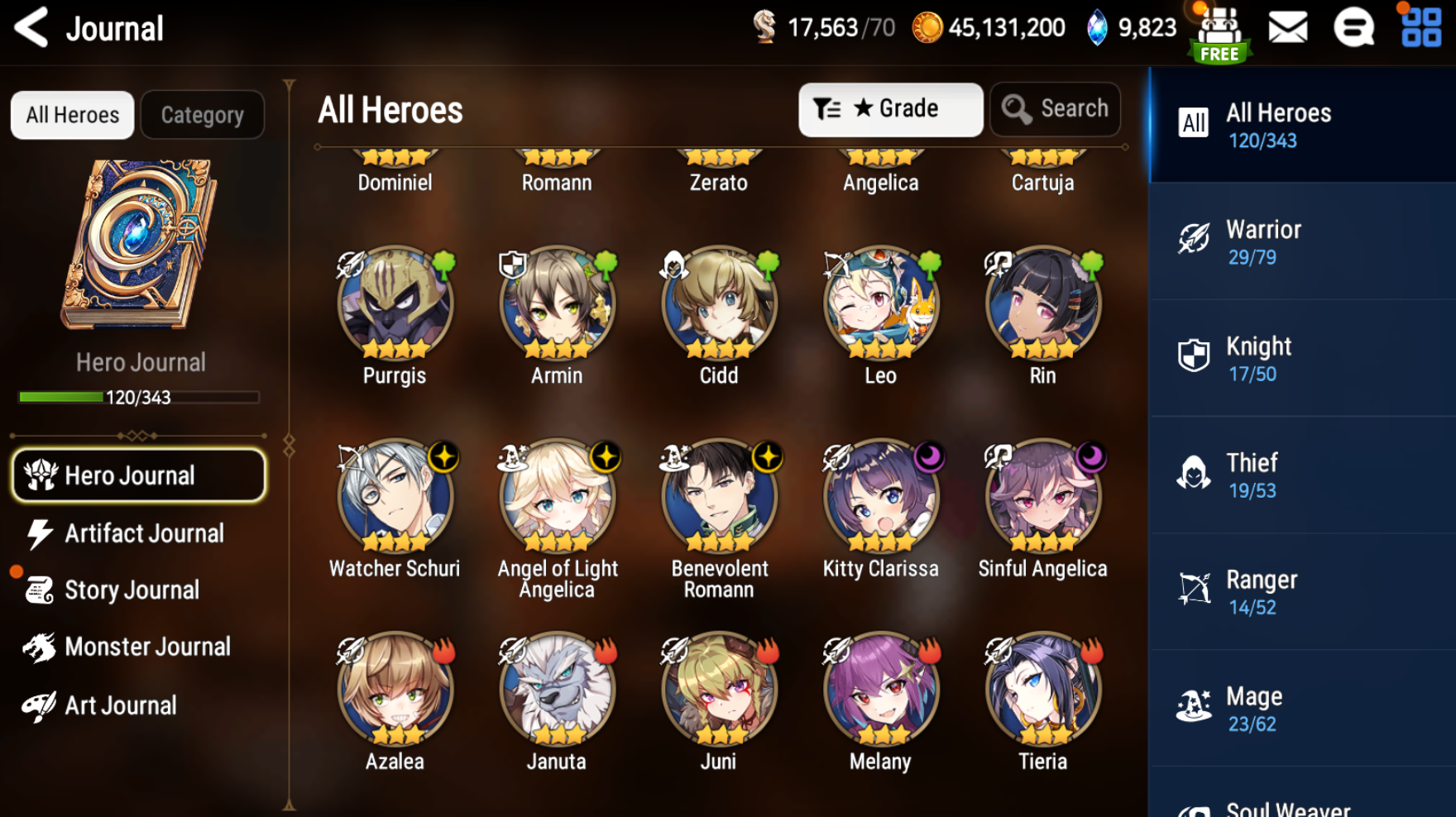Image resolution: width=1456 pixels, height=817 pixels.
Task: Show only Ranger heroes
Action: point(1302,592)
